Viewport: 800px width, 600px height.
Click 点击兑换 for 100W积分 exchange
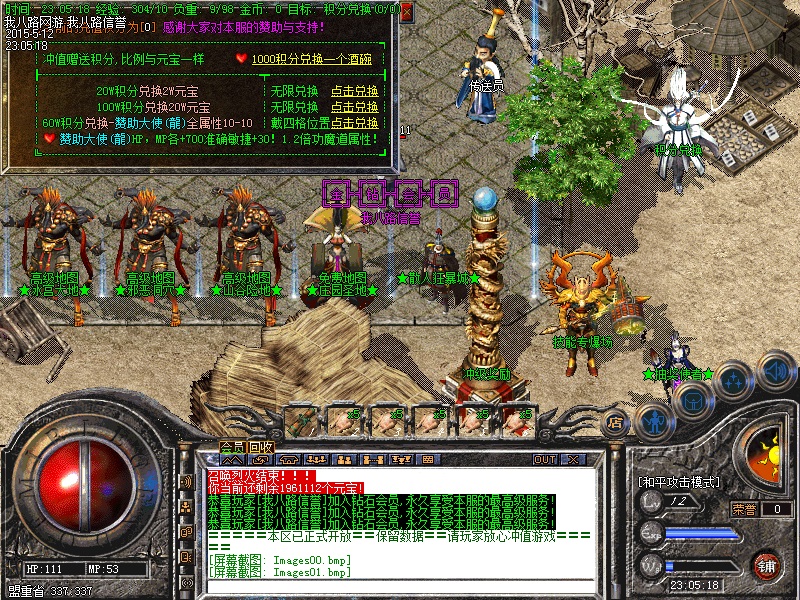coord(355,106)
